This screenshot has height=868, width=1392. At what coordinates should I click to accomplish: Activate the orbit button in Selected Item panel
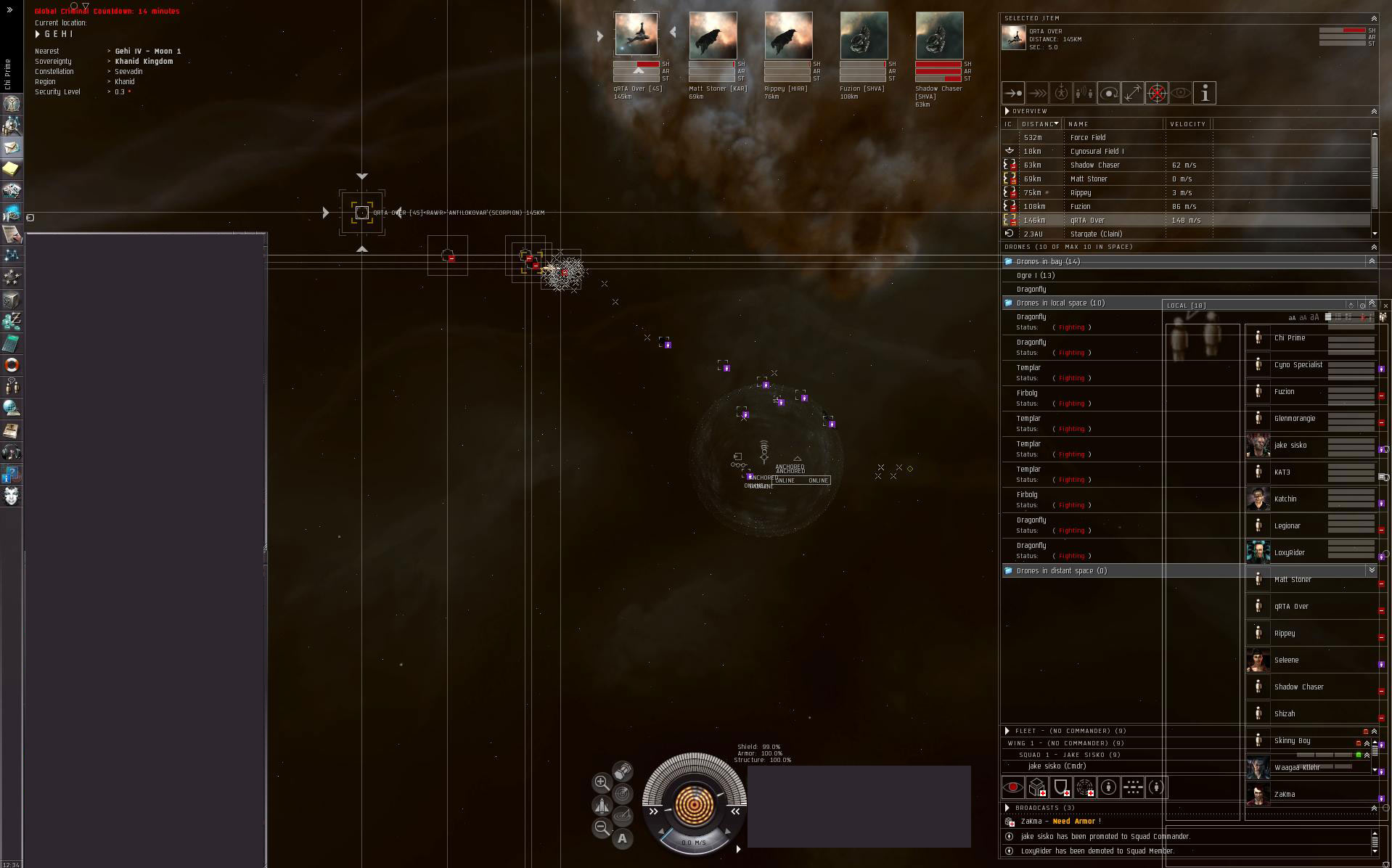pos(1109,93)
